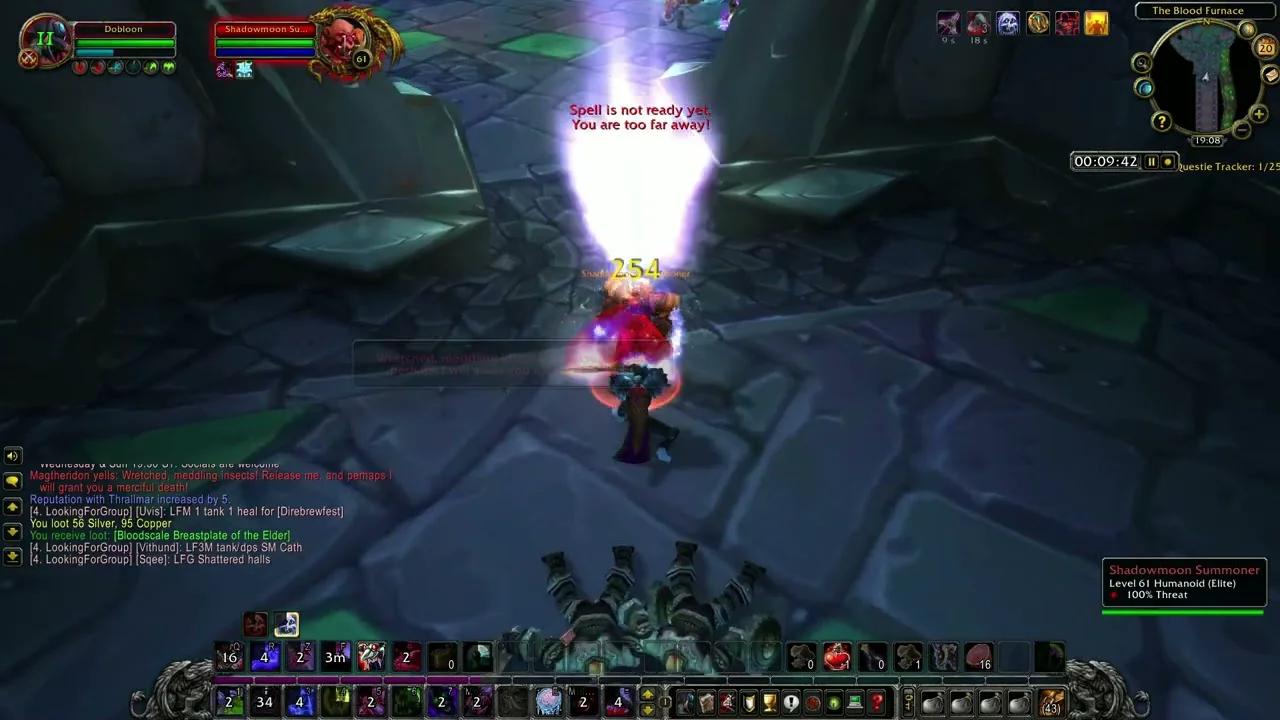Image resolution: width=1280 pixels, height=720 pixels.
Task: Open the world map globe on the minimap
Action: coord(1145,88)
